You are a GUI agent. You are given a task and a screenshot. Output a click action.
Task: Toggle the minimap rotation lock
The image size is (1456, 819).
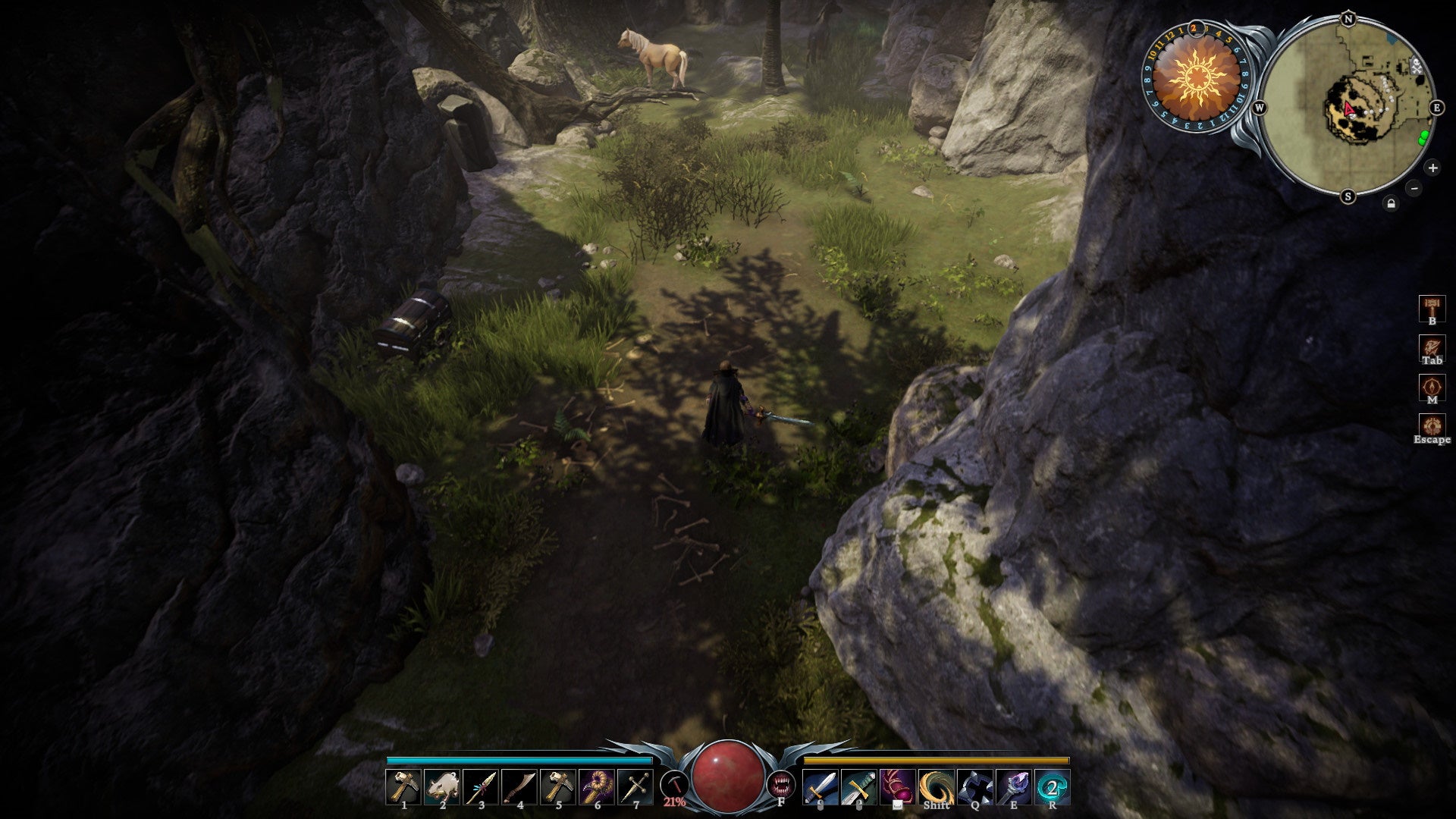click(1392, 203)
